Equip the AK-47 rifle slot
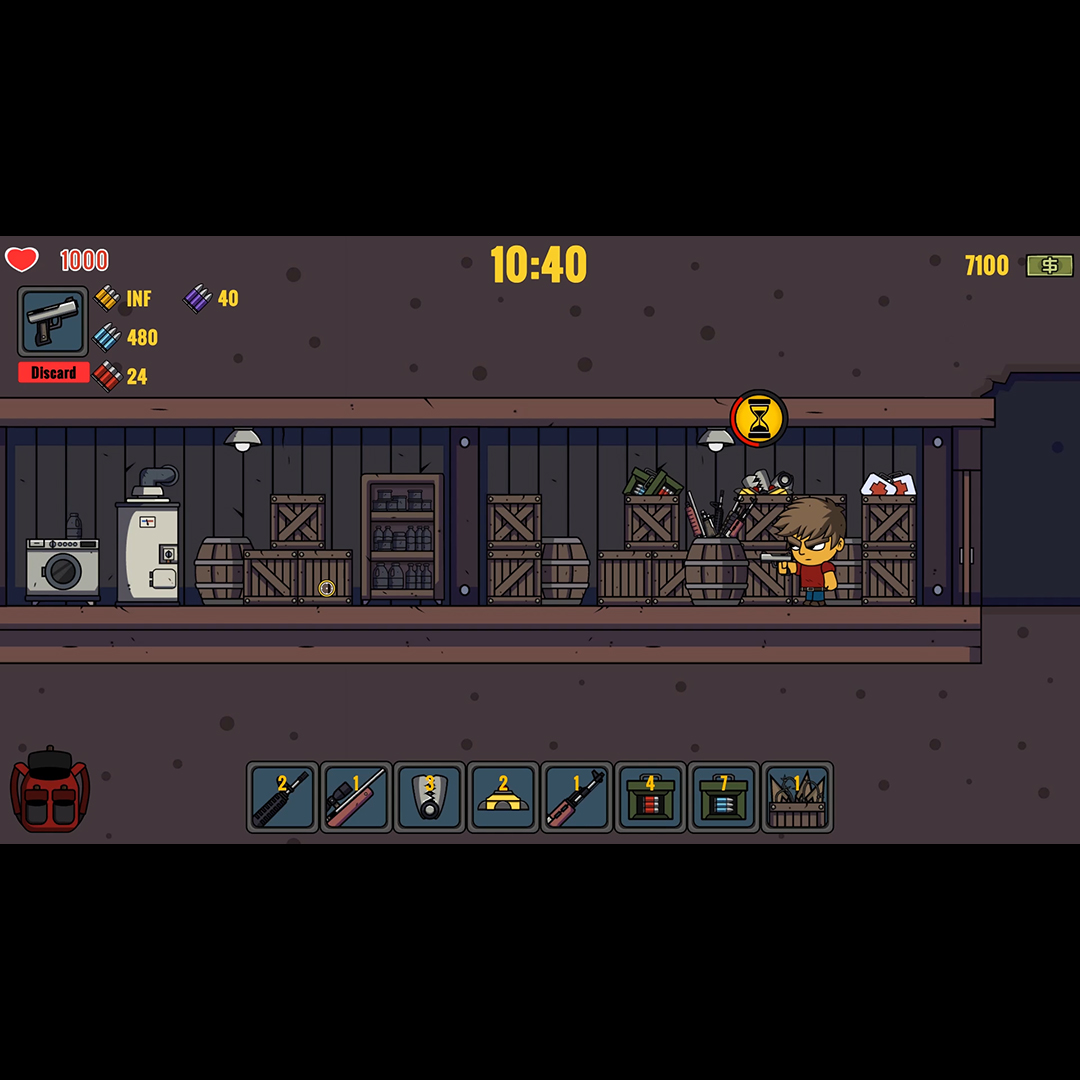 (577, 797)
